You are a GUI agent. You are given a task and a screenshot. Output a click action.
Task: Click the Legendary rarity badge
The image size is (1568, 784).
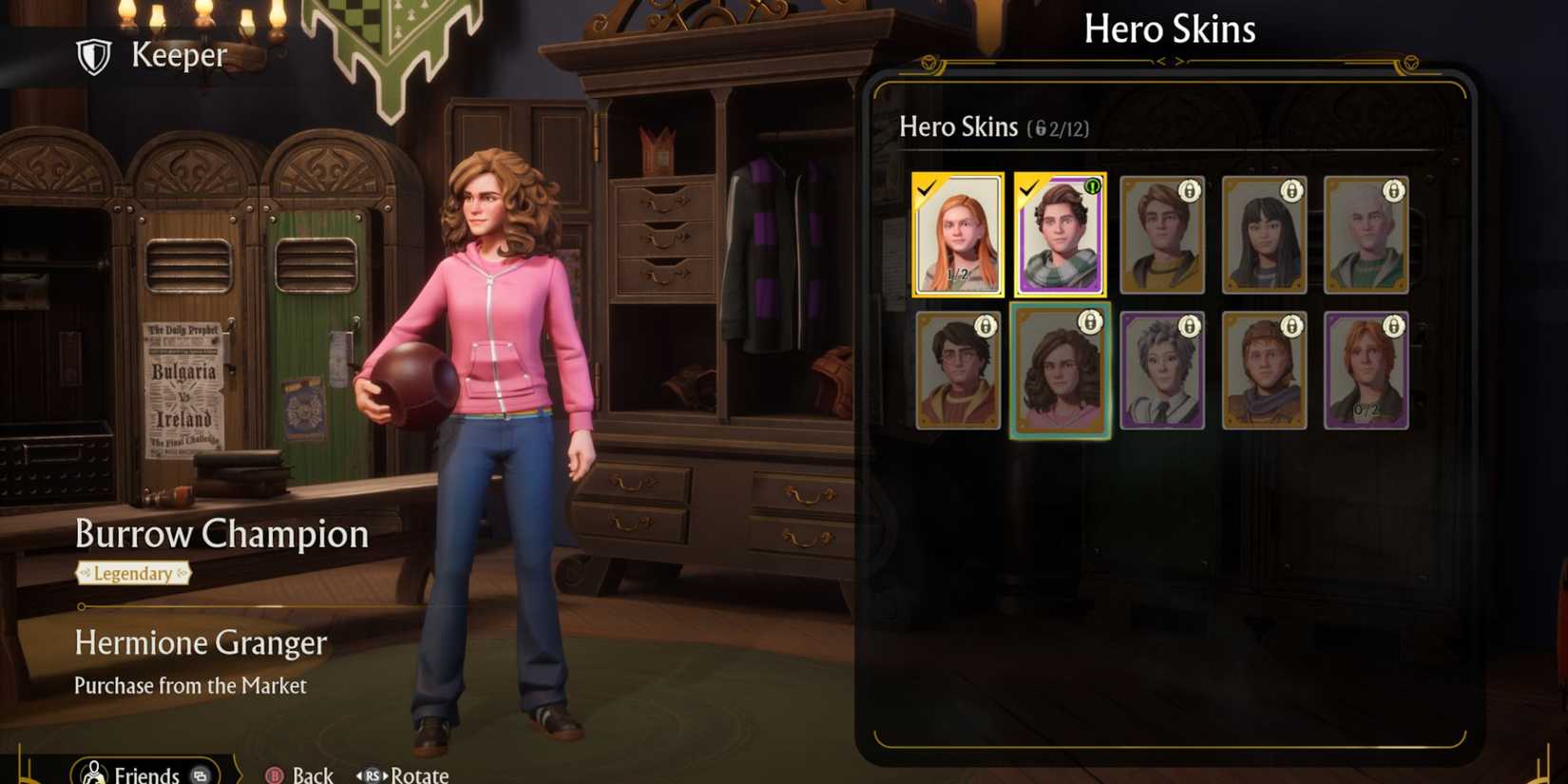click(134, 573)
